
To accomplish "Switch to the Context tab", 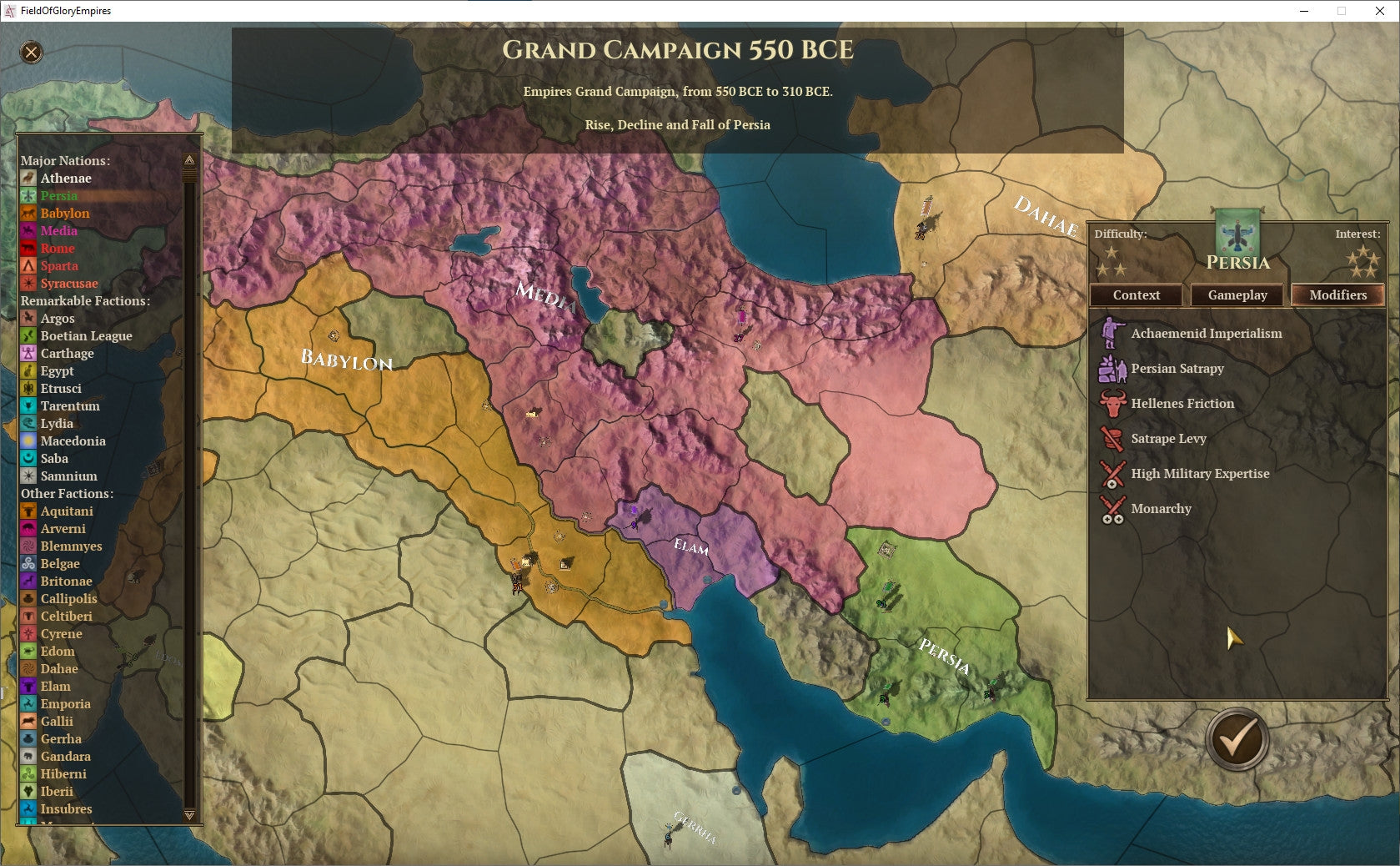I will (x=1136, y=295).
